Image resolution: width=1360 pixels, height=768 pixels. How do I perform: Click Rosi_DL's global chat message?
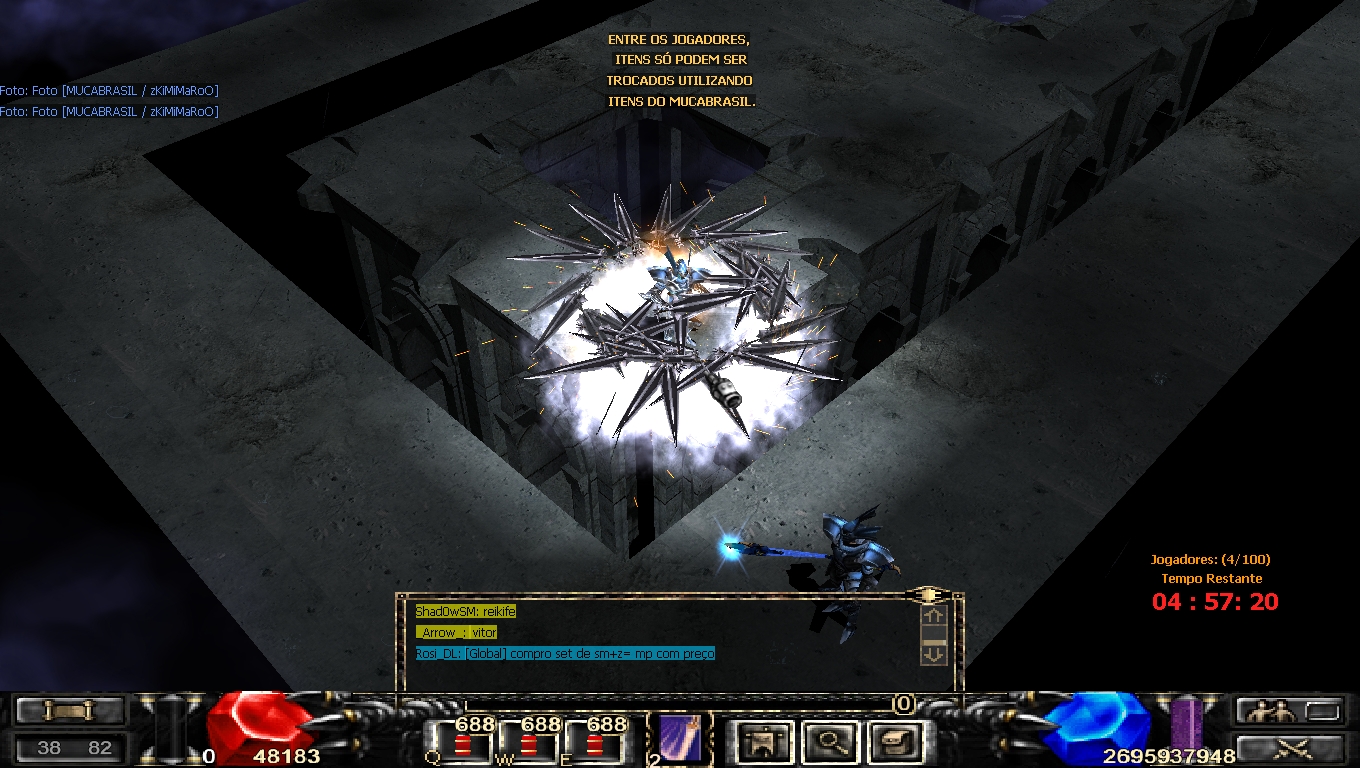tap(565, 654)
